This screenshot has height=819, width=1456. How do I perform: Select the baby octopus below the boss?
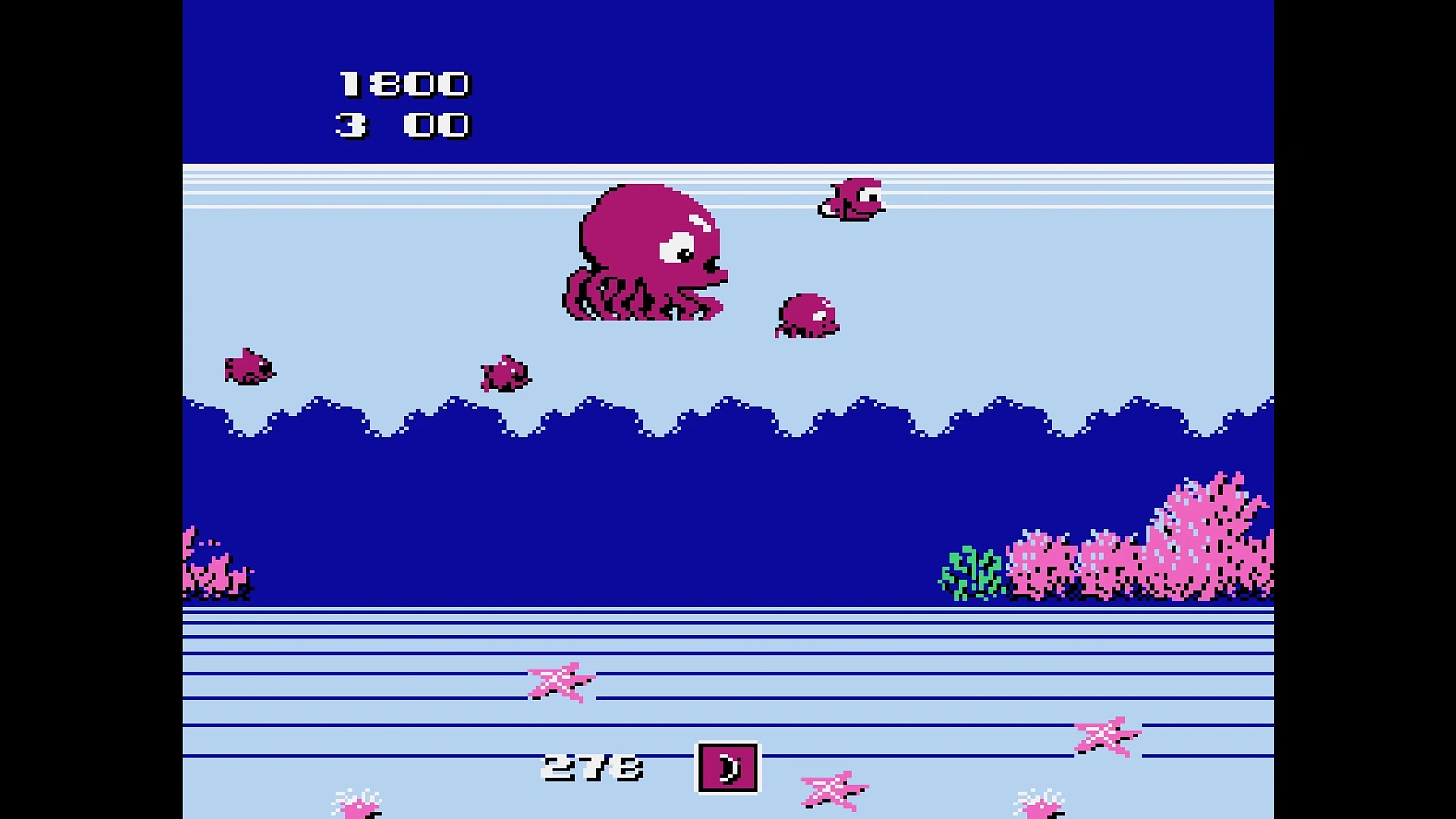point(806,315)
